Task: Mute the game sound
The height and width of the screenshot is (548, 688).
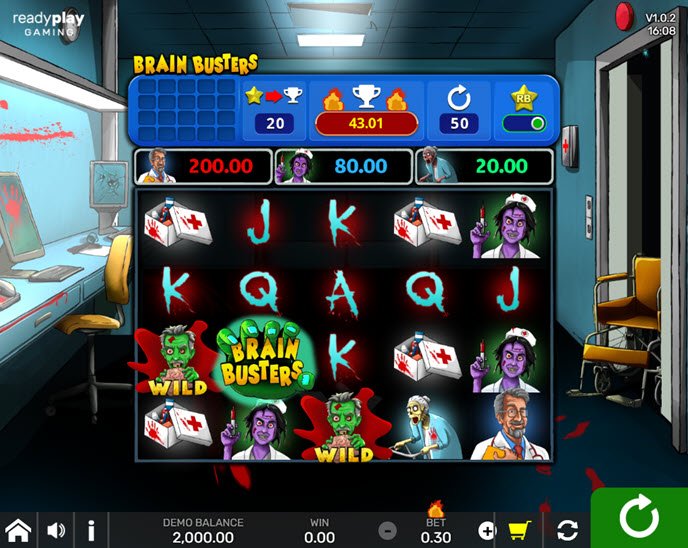Action: tap(56, 530)
